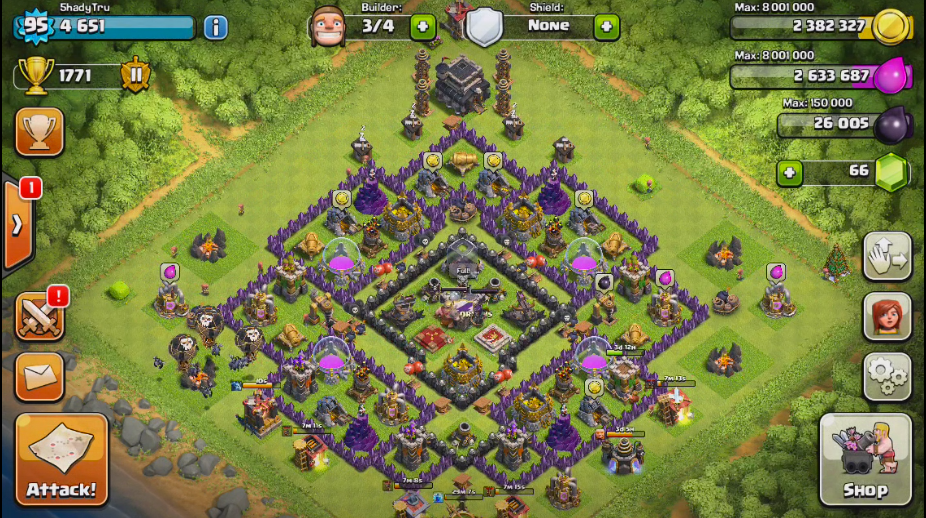Tap the white shield icon
This screenshot has width=926, height=518.
(x=484, y=27)
